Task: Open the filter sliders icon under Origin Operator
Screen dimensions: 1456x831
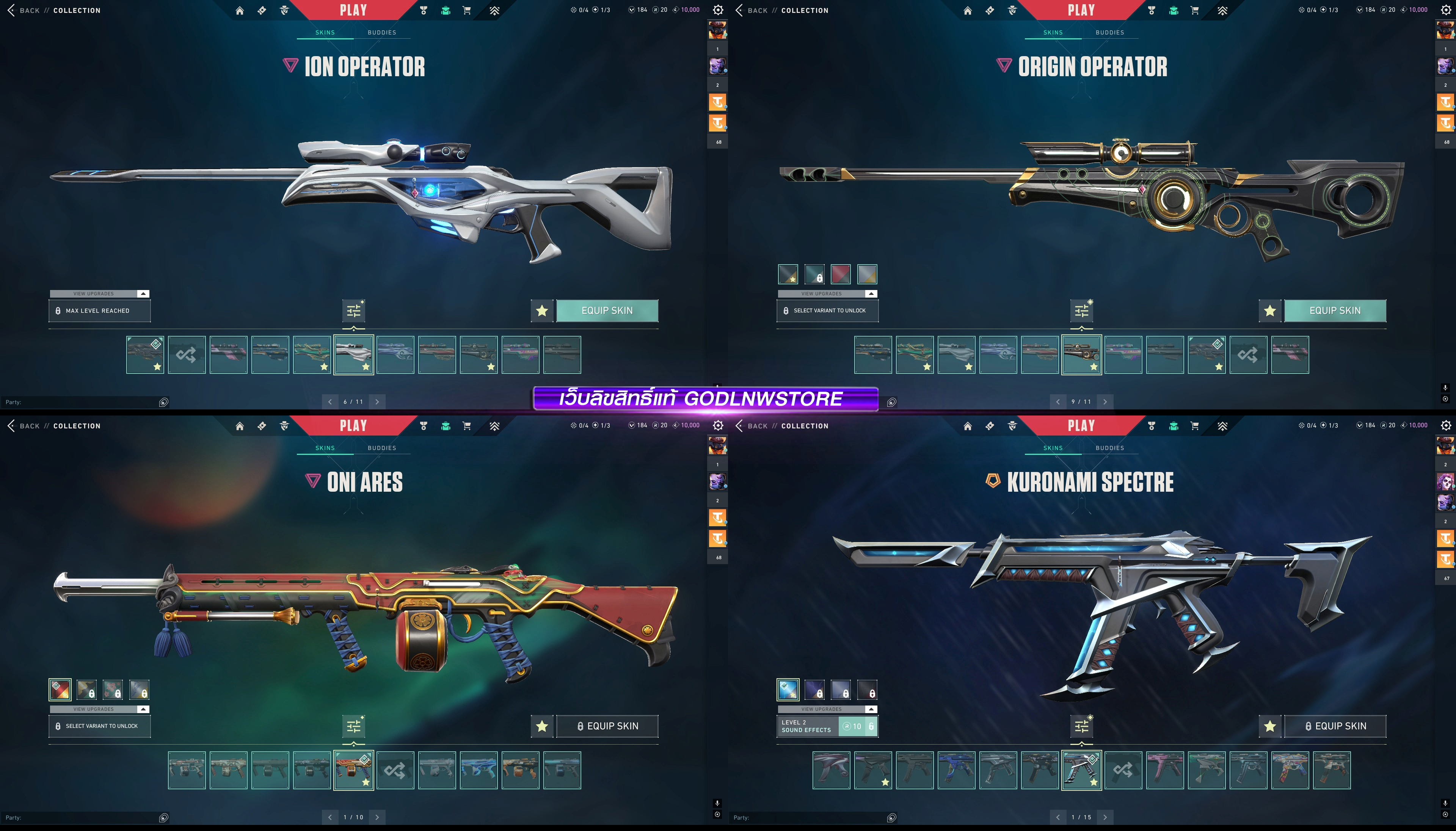Action: 1081,310
